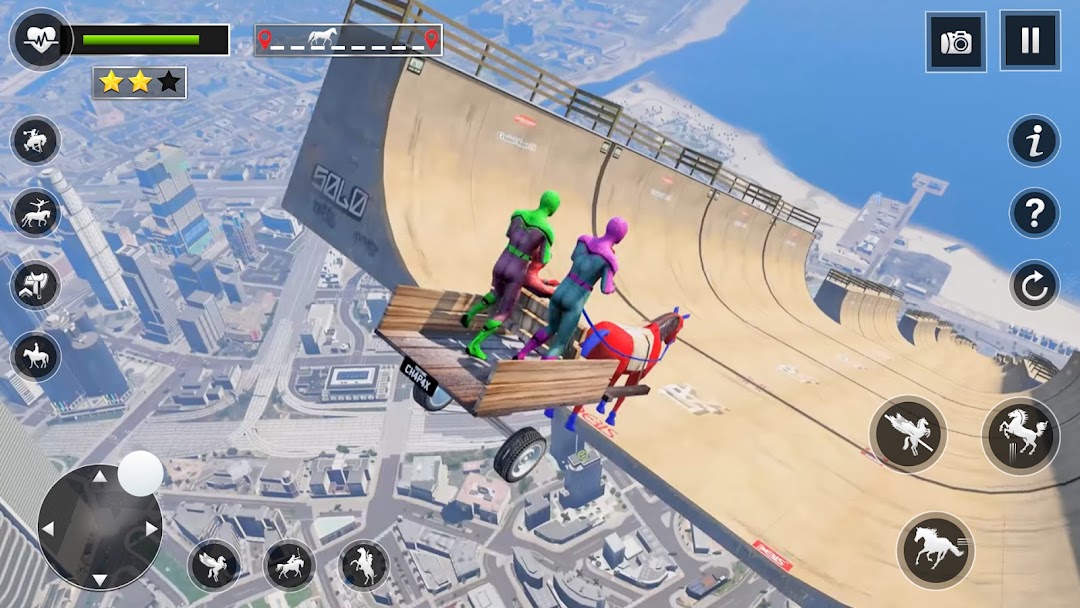Activate the crossed-out winged horse button
1080x608 pixels.
(x=908, y=434)
